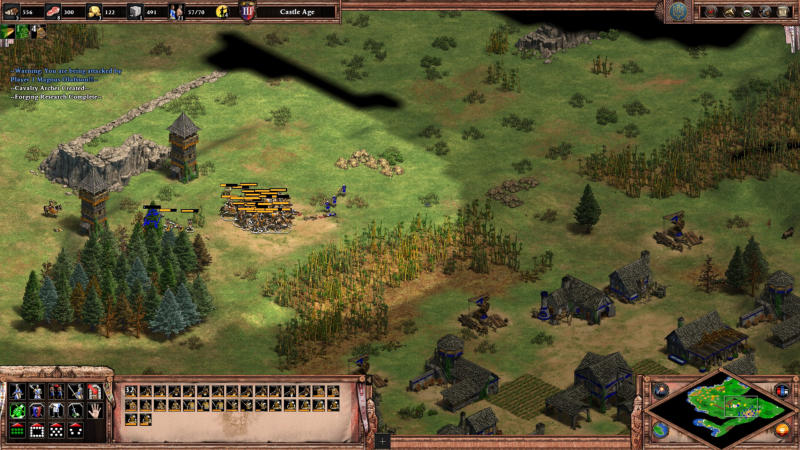Click the signal flare button beside minimap

(x=660, y=389)
